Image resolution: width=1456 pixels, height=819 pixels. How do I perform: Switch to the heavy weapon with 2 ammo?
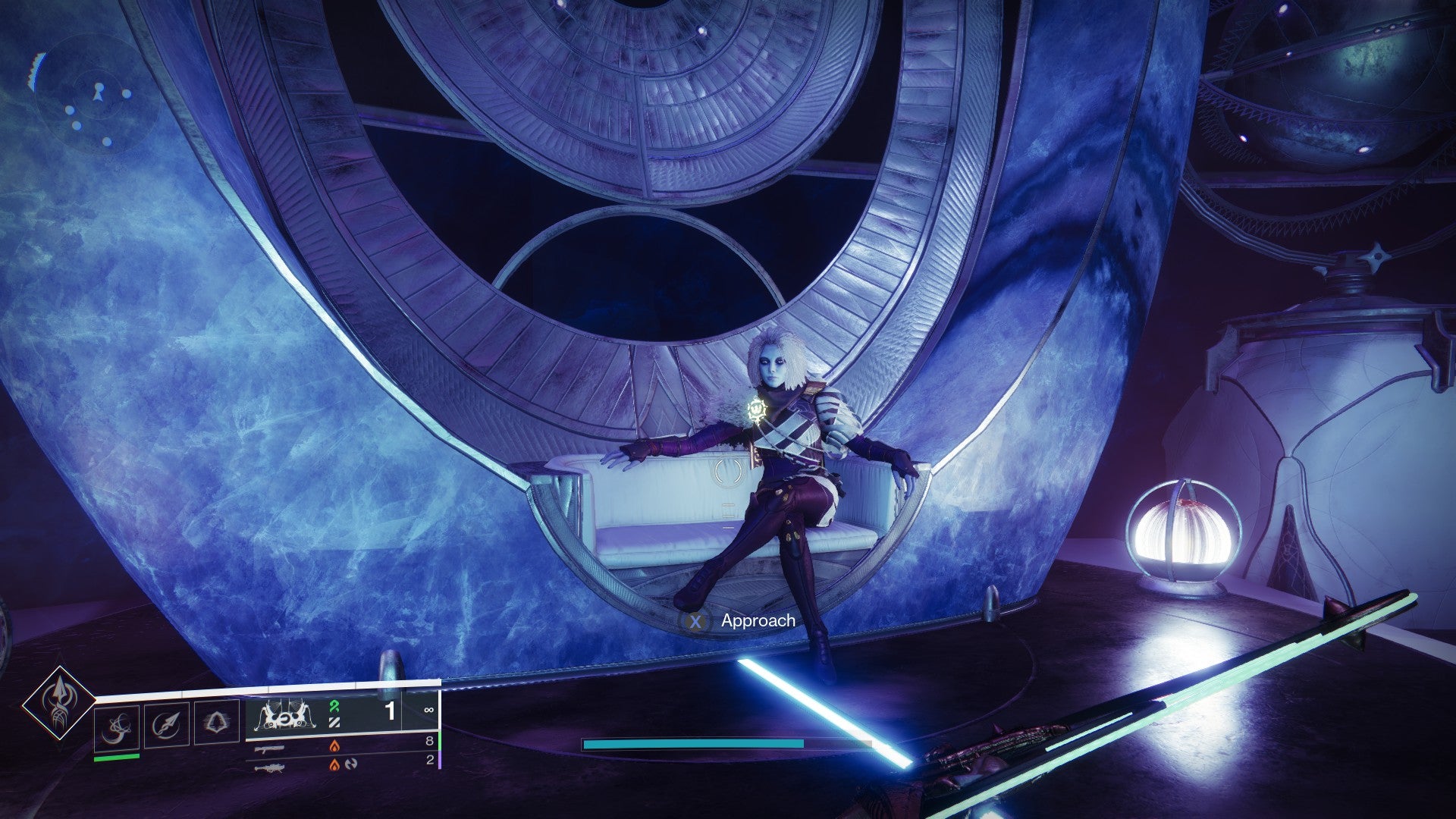tap(270, 766)
